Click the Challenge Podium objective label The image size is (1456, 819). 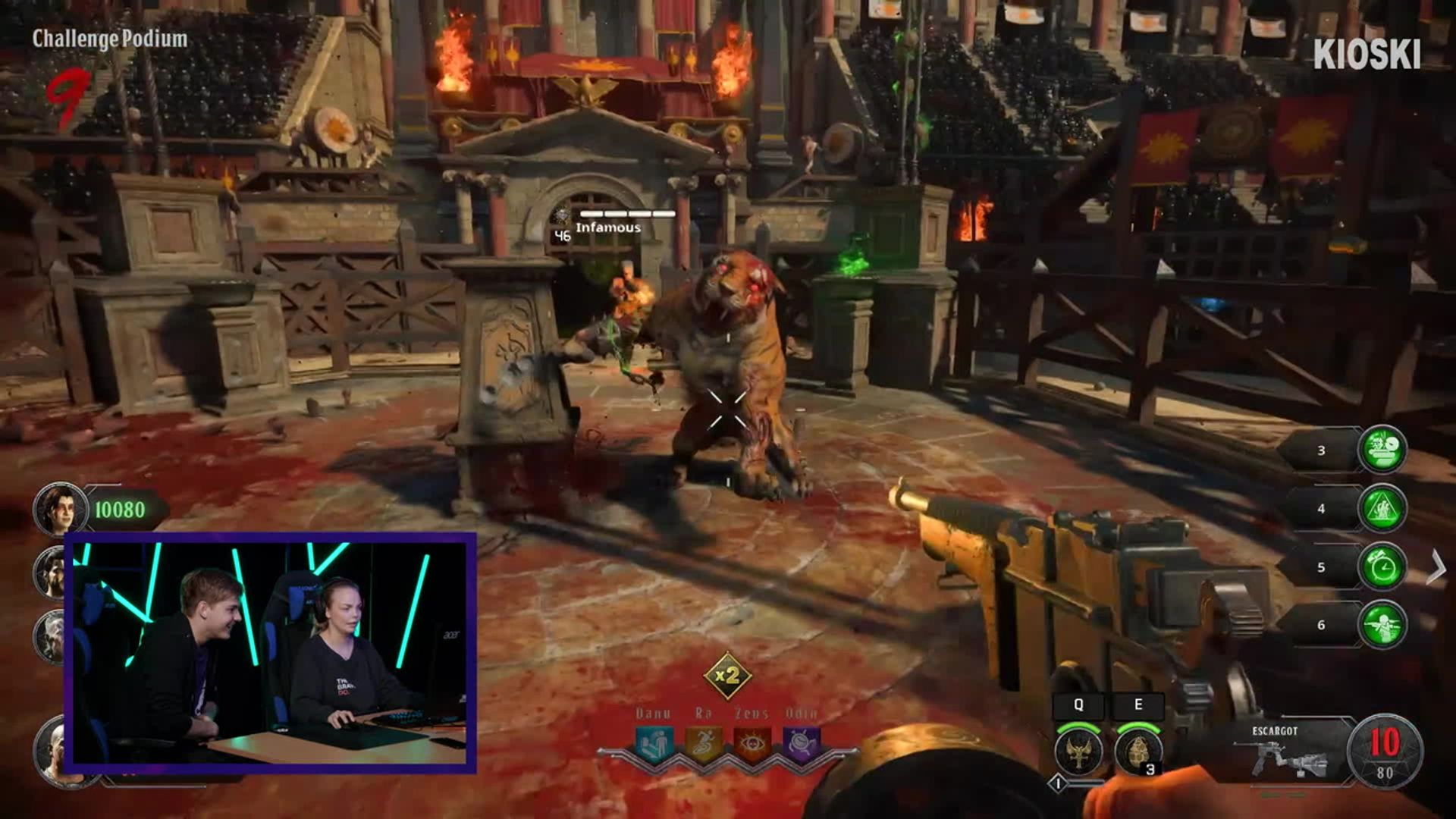coord(110,39)
